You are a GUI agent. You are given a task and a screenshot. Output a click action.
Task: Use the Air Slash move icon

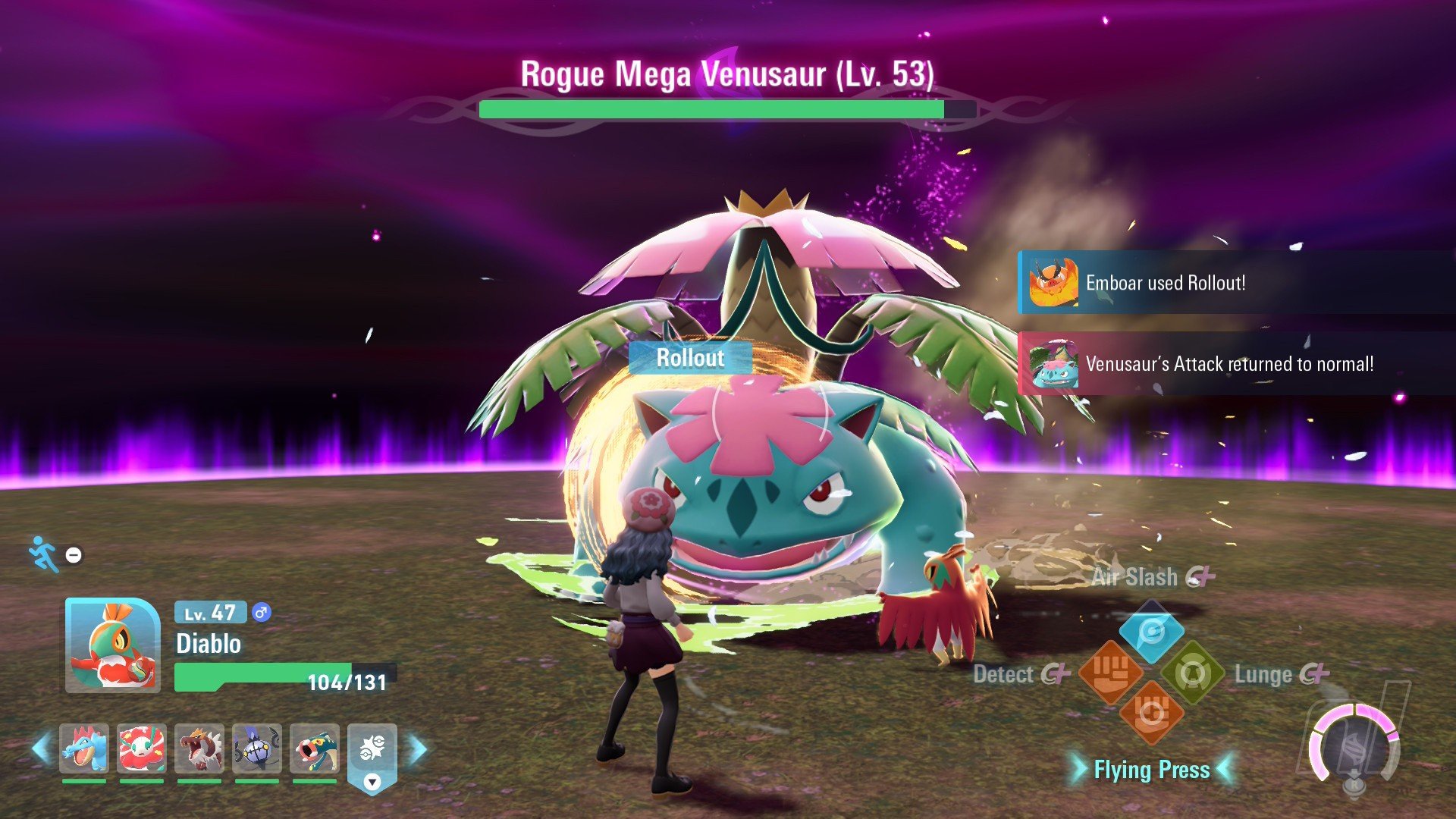click(1151, 631)
